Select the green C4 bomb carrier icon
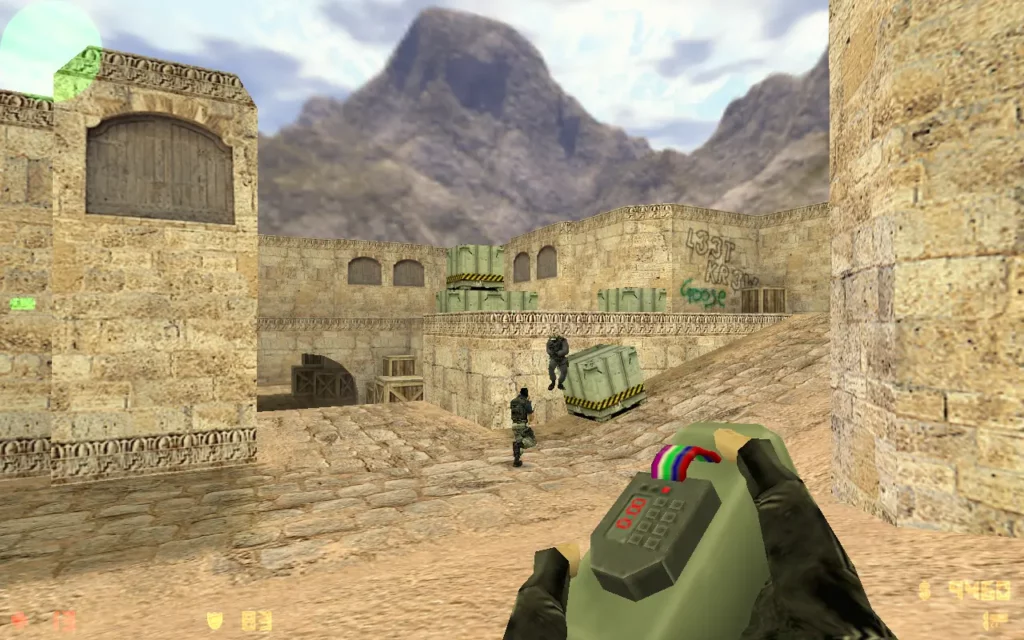Viewport: 1024px width, 640px height. [x=22, y=303]
